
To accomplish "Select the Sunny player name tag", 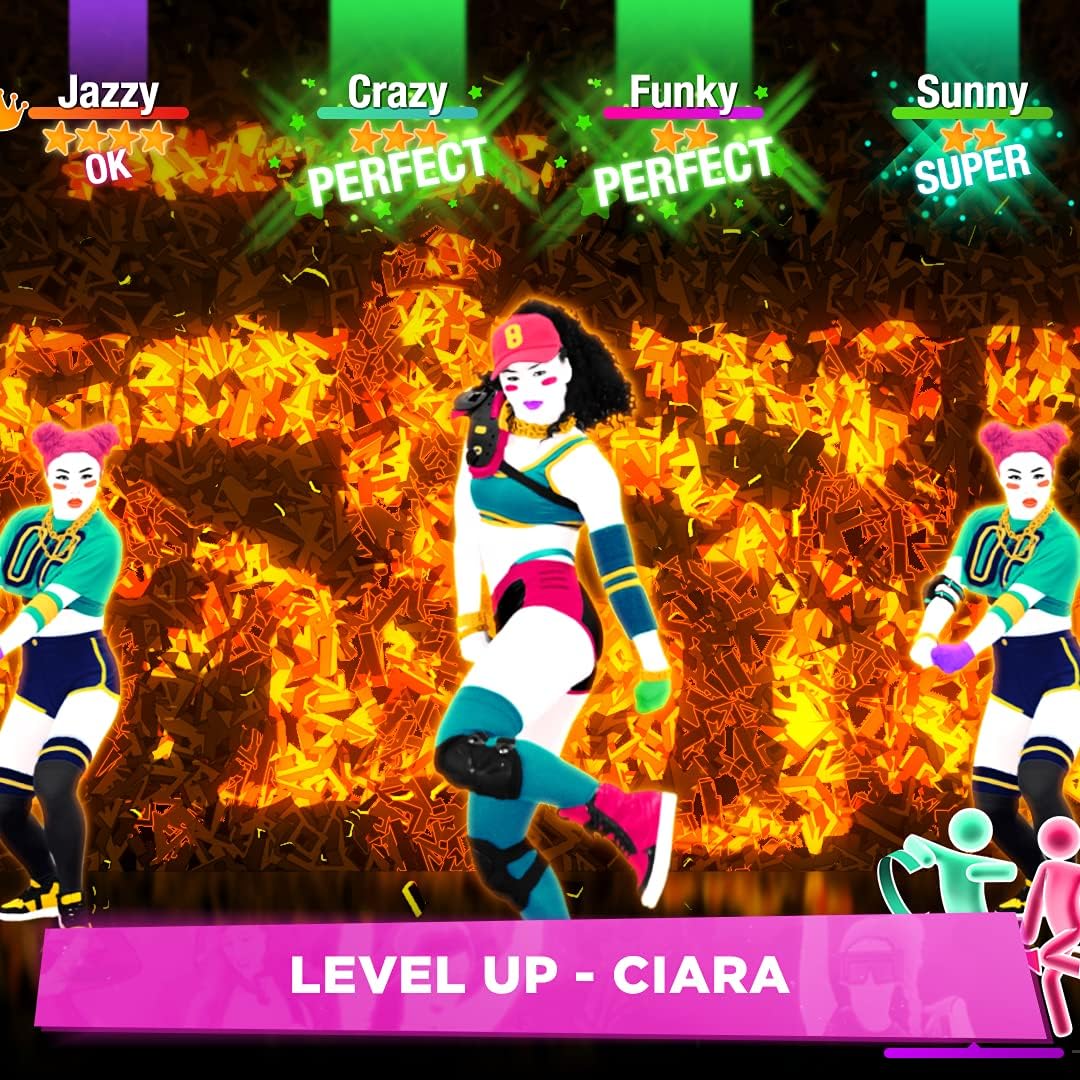I will [971, 93].
